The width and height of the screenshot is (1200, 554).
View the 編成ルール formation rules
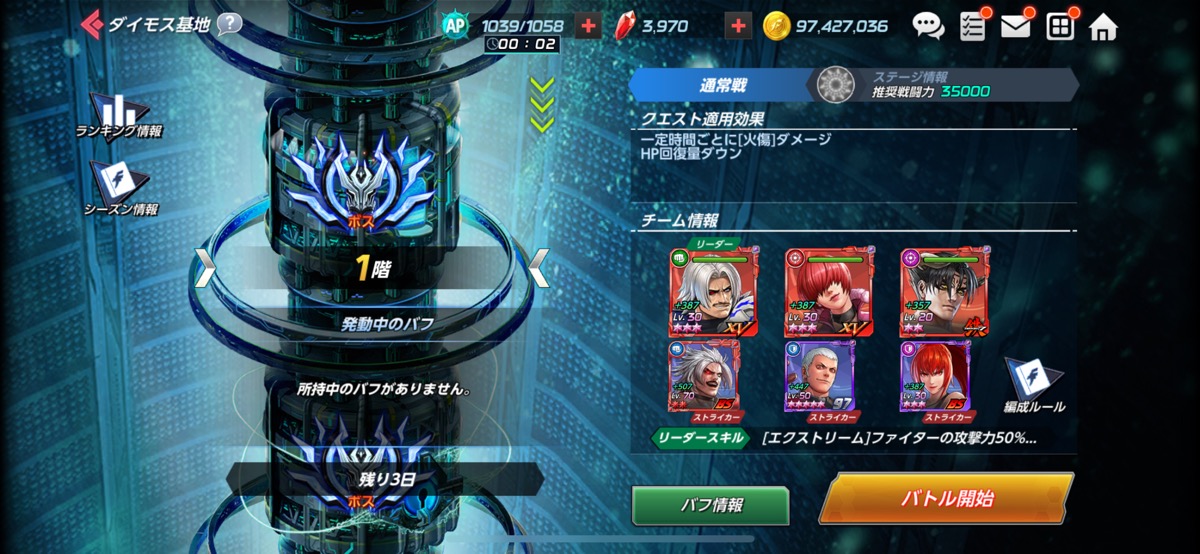pyautogui.click(x=1033, y=385)
